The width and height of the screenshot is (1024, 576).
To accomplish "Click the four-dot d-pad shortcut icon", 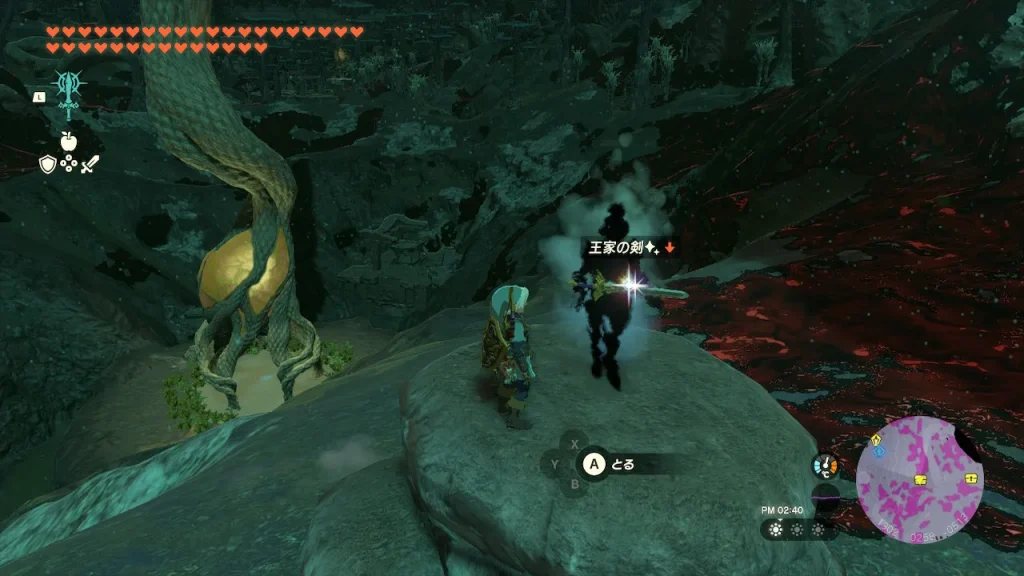I will coord(68,164).
